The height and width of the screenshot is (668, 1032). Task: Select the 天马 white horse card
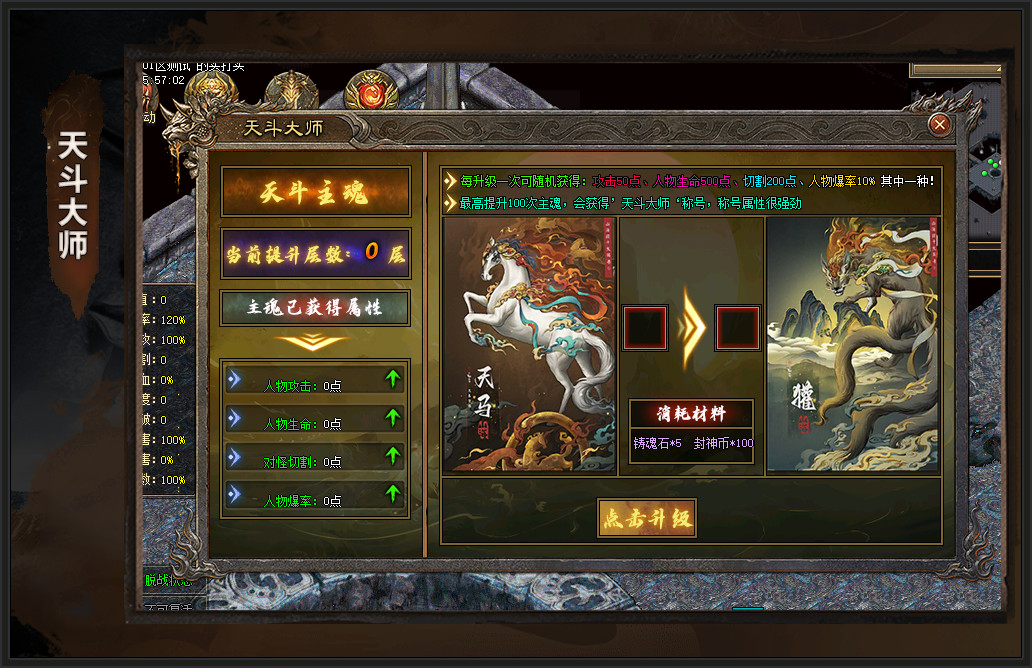529,344
